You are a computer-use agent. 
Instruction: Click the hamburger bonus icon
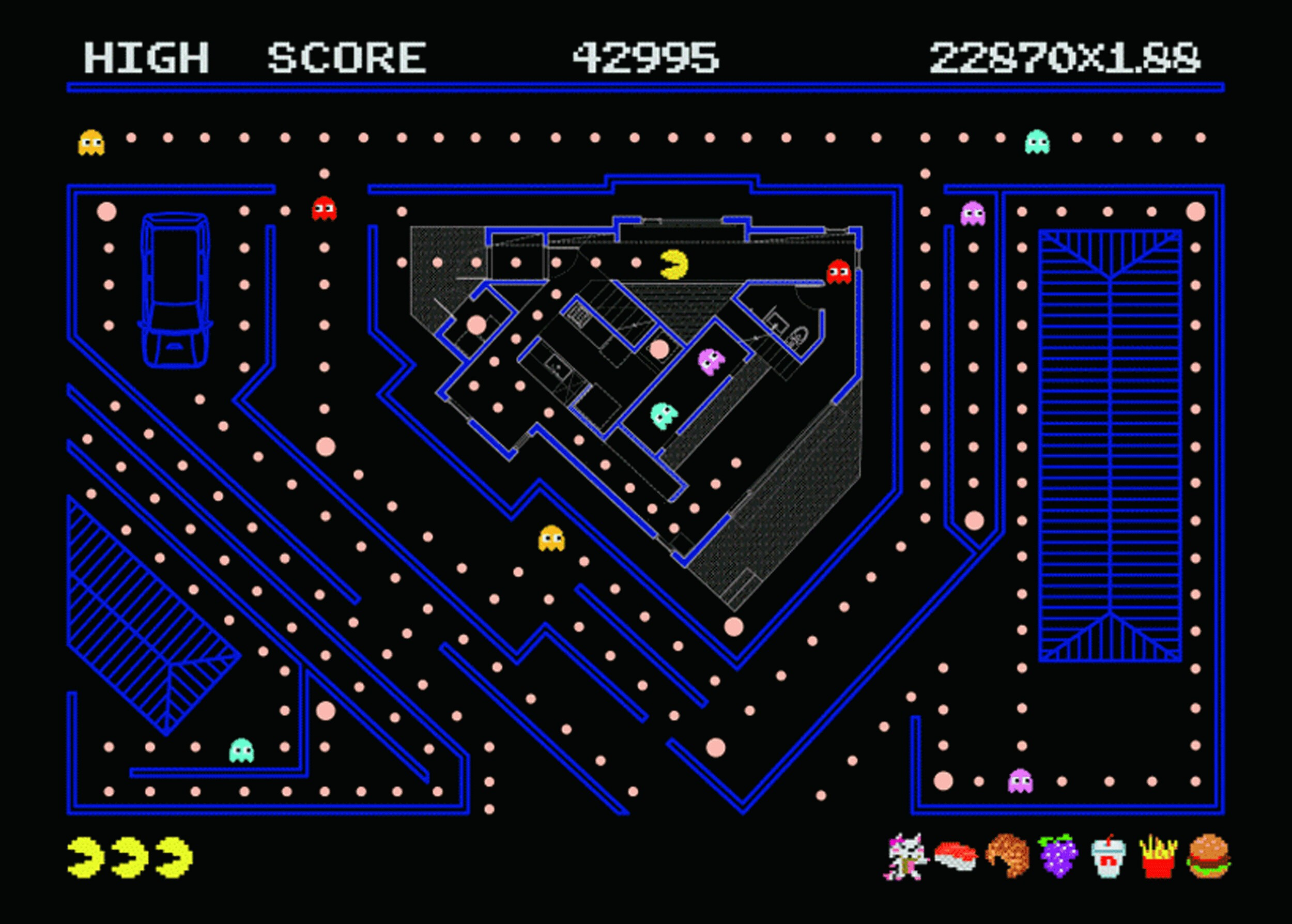[1207, 856]
